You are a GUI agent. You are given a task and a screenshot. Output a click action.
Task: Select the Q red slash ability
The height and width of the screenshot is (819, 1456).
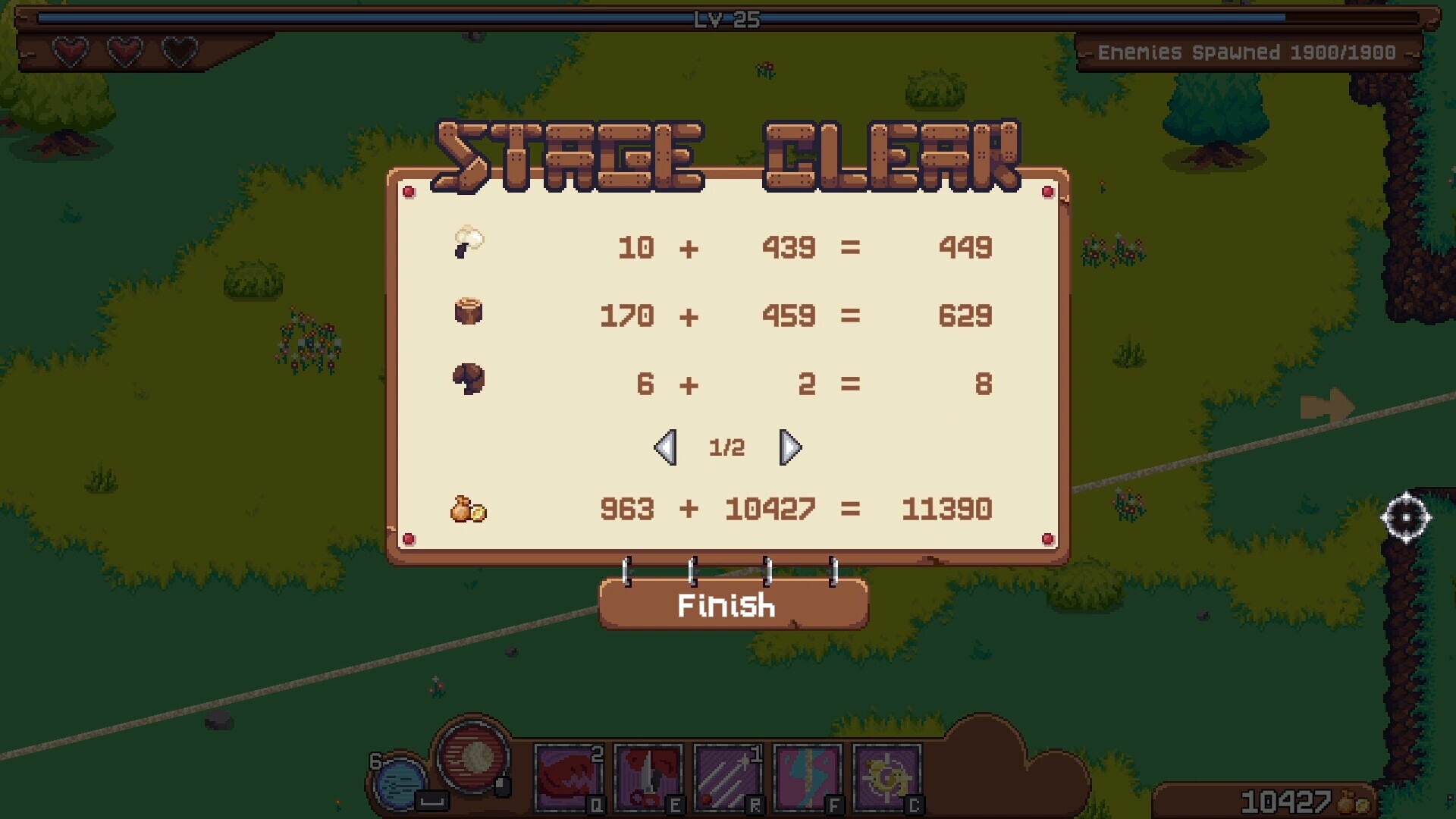click(567, 777)
